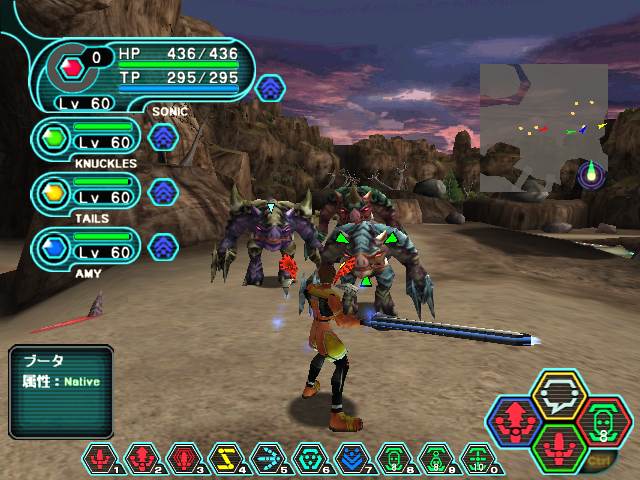Image resolution: width=640 pixels, height=480 pixels.
Task: Use the green item in slot 9
Action: pyautogui.click(x=434, y=458)
